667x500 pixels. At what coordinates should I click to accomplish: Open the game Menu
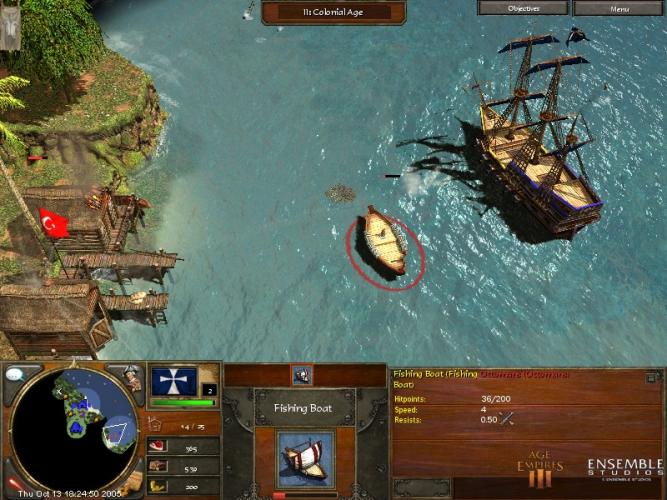[x=619, y=8]
